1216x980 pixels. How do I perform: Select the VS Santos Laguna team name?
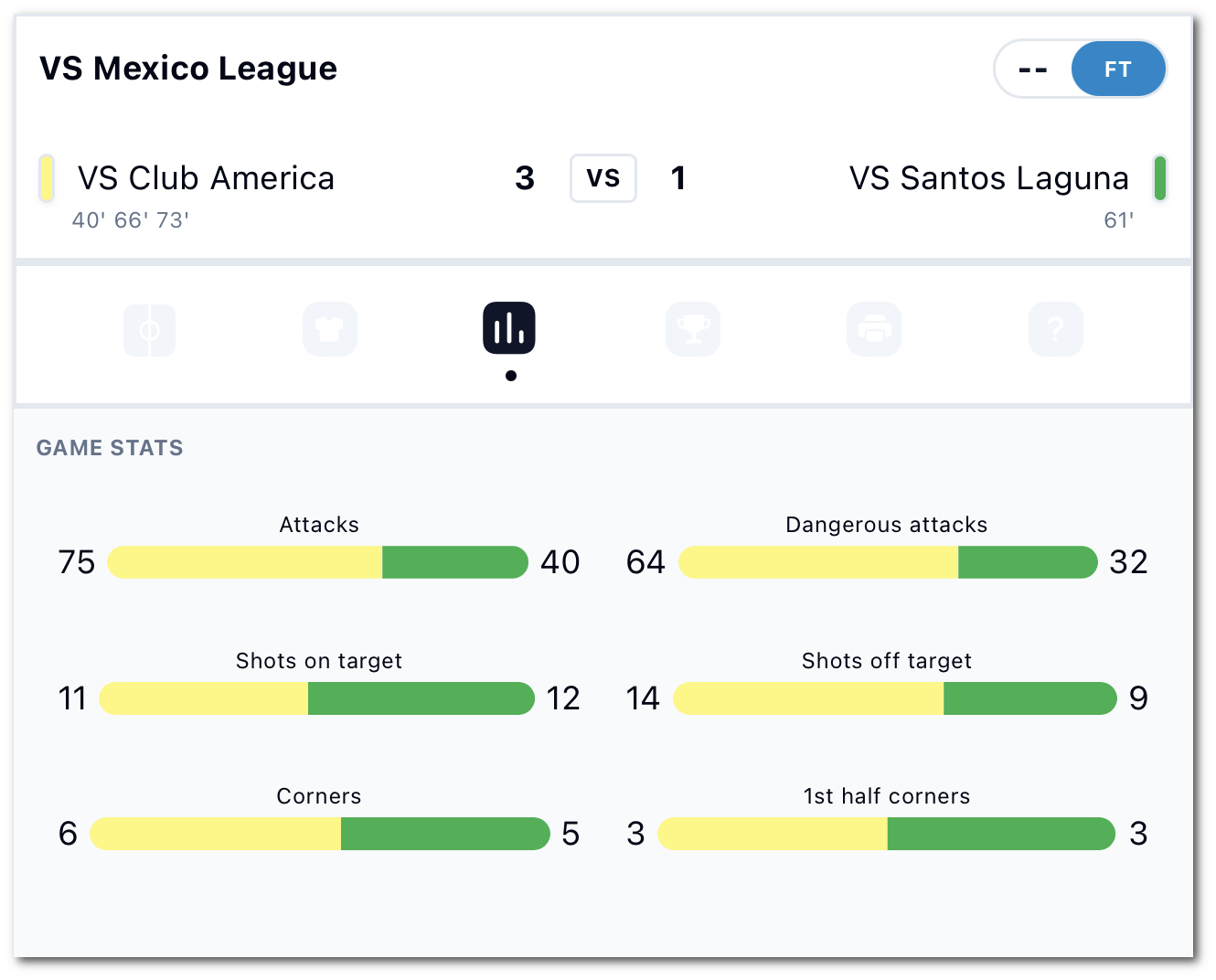990,179
